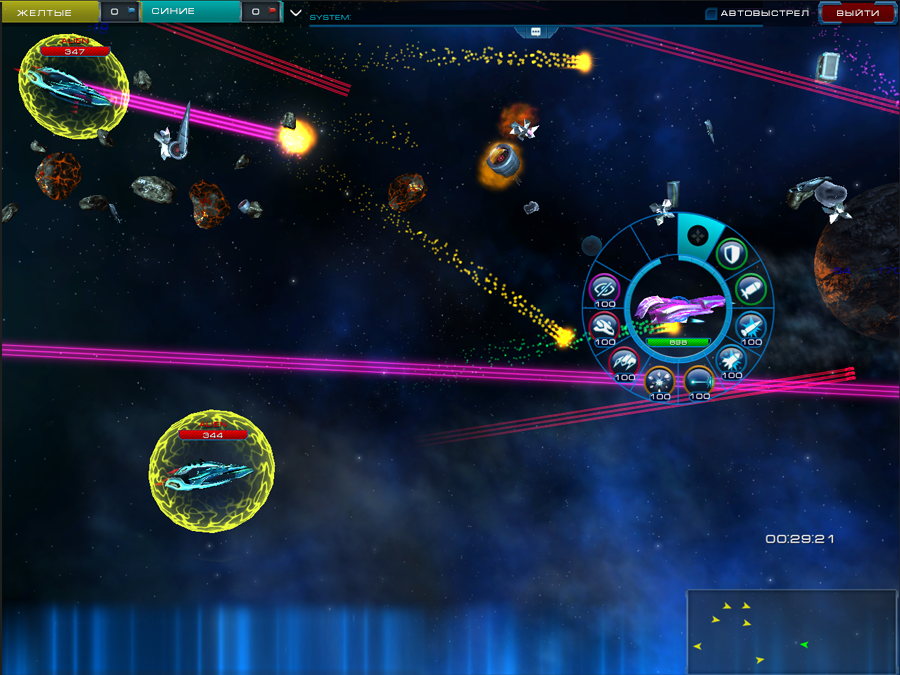Expand the team score dropdown arrow

[295, 13]
